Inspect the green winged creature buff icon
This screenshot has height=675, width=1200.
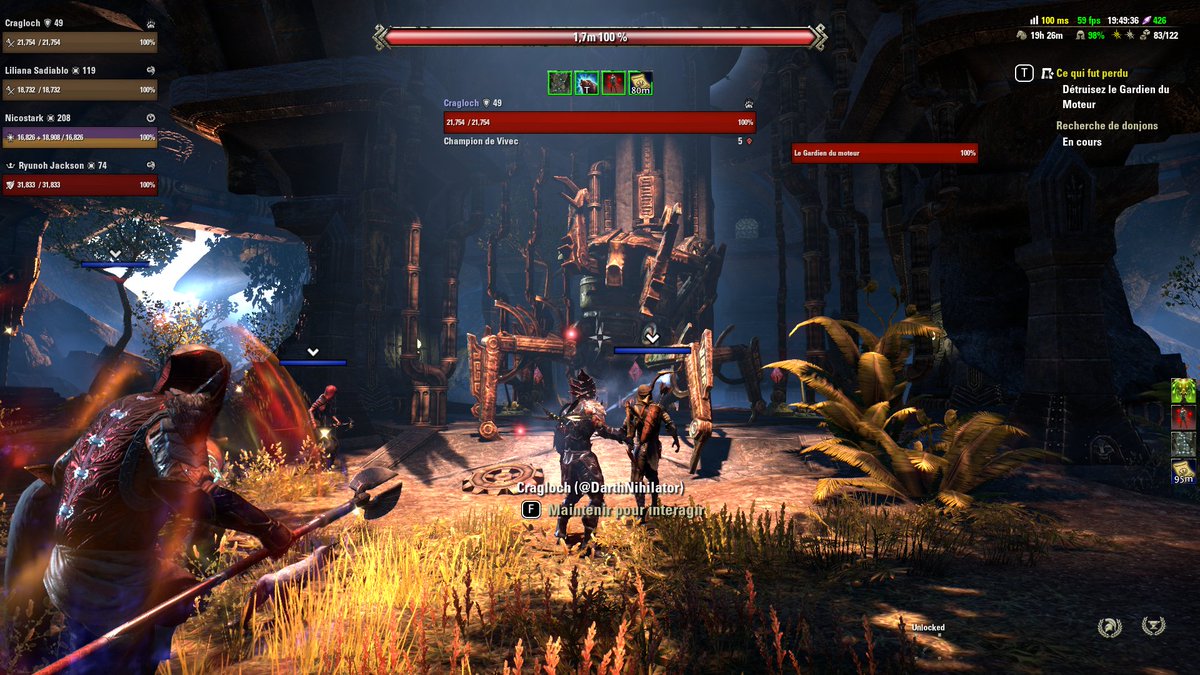[1184, 391]
